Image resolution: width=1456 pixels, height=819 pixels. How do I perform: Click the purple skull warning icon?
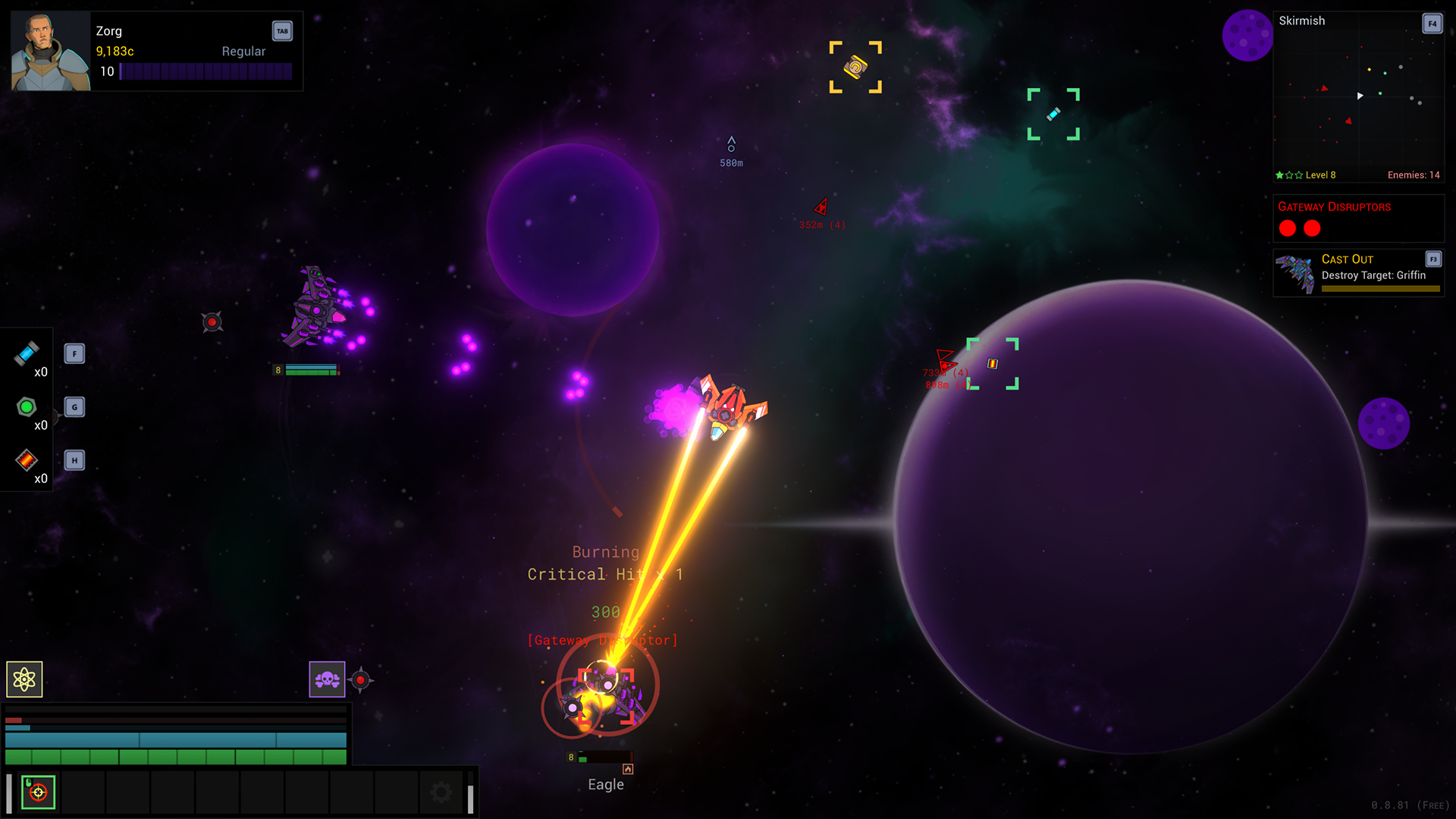(x=326, y=679)
